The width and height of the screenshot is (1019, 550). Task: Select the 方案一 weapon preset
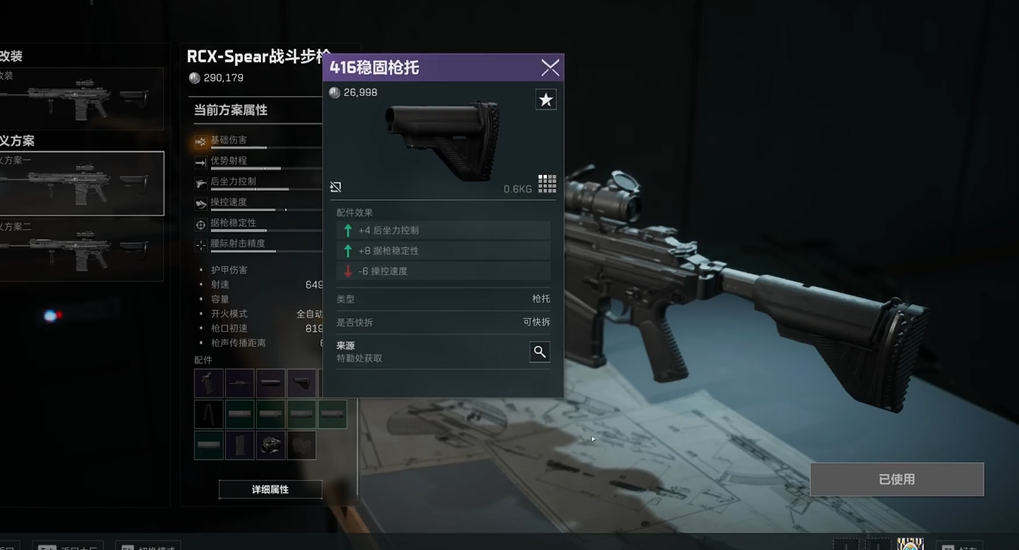82,183
